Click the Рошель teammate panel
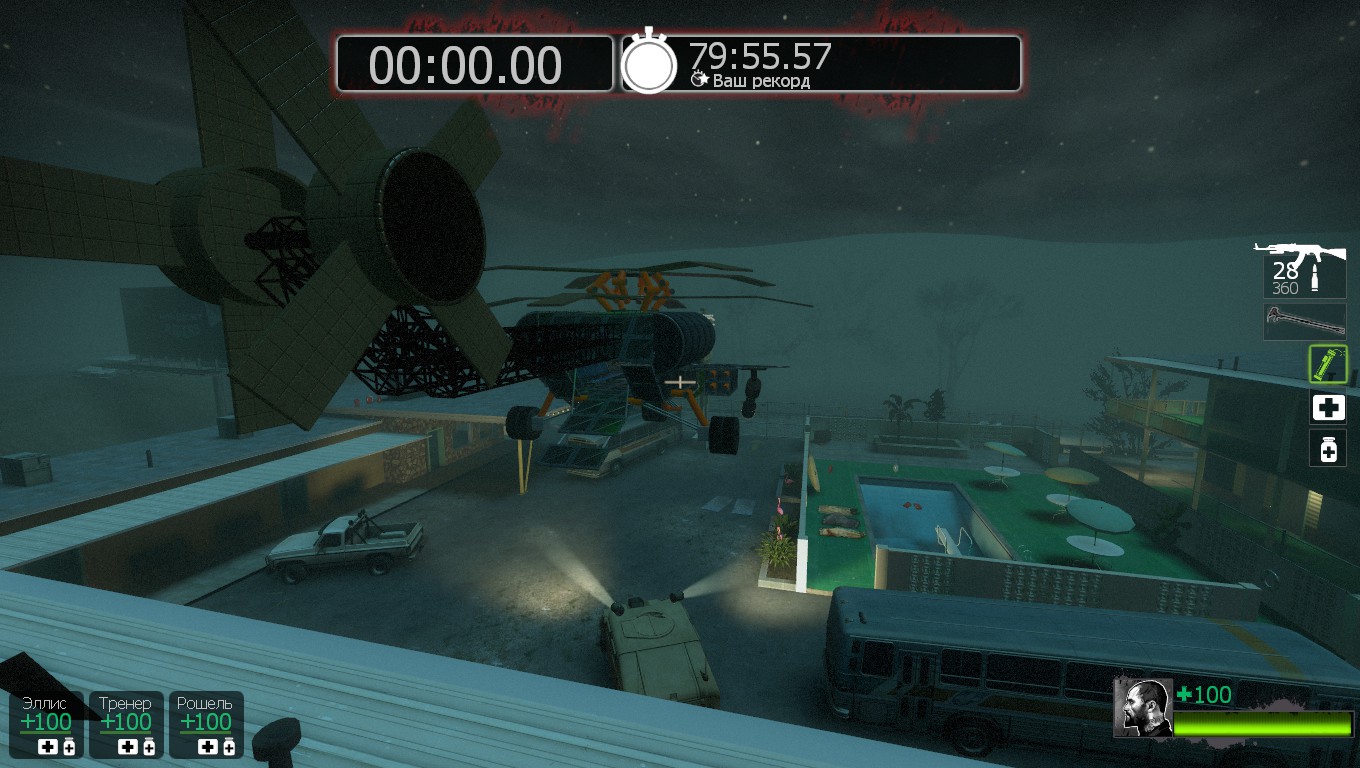1360x768 pixels. coord(206,724)
